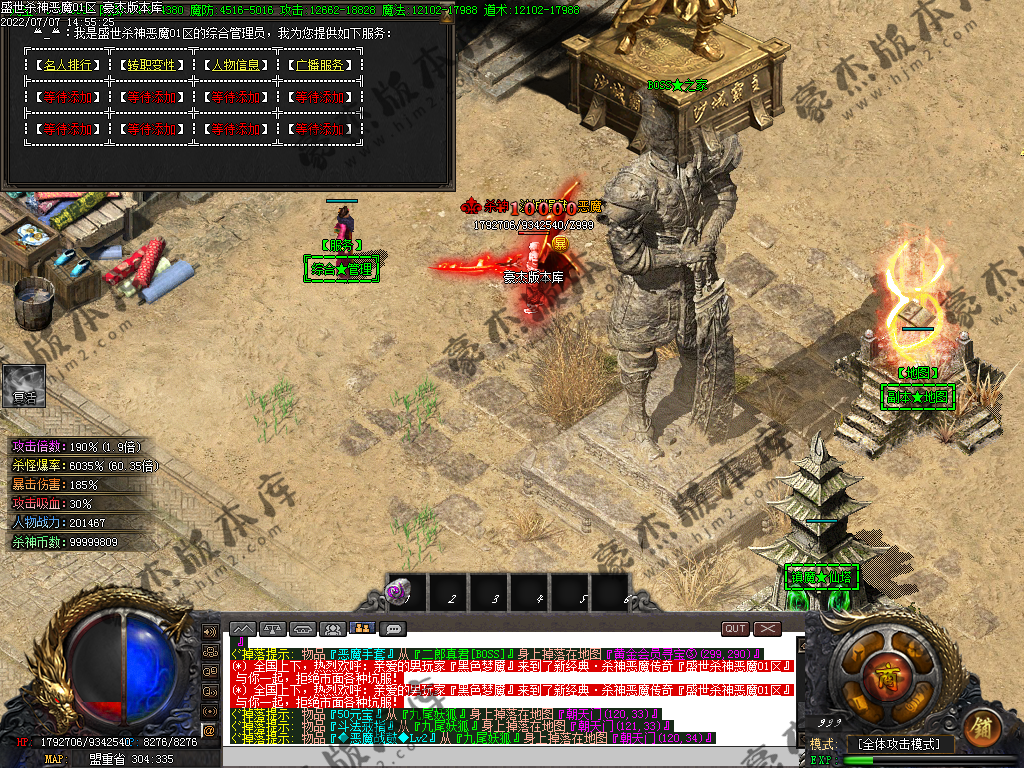1024x768 pixels.
Task: Click the QUT button above the chat
Action: pos(735,629)
